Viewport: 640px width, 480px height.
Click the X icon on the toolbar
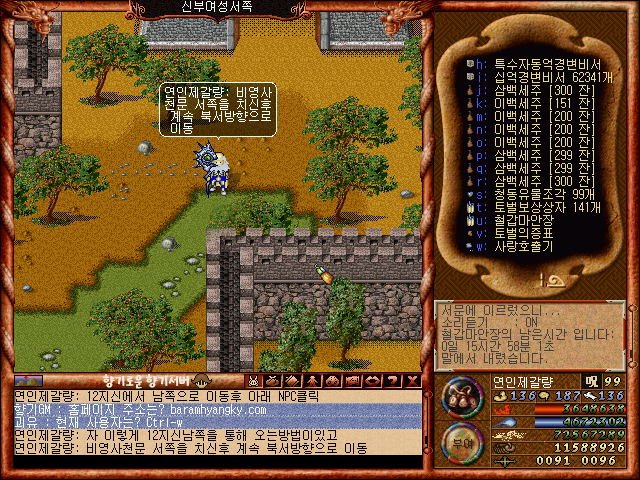pos(411,381)
